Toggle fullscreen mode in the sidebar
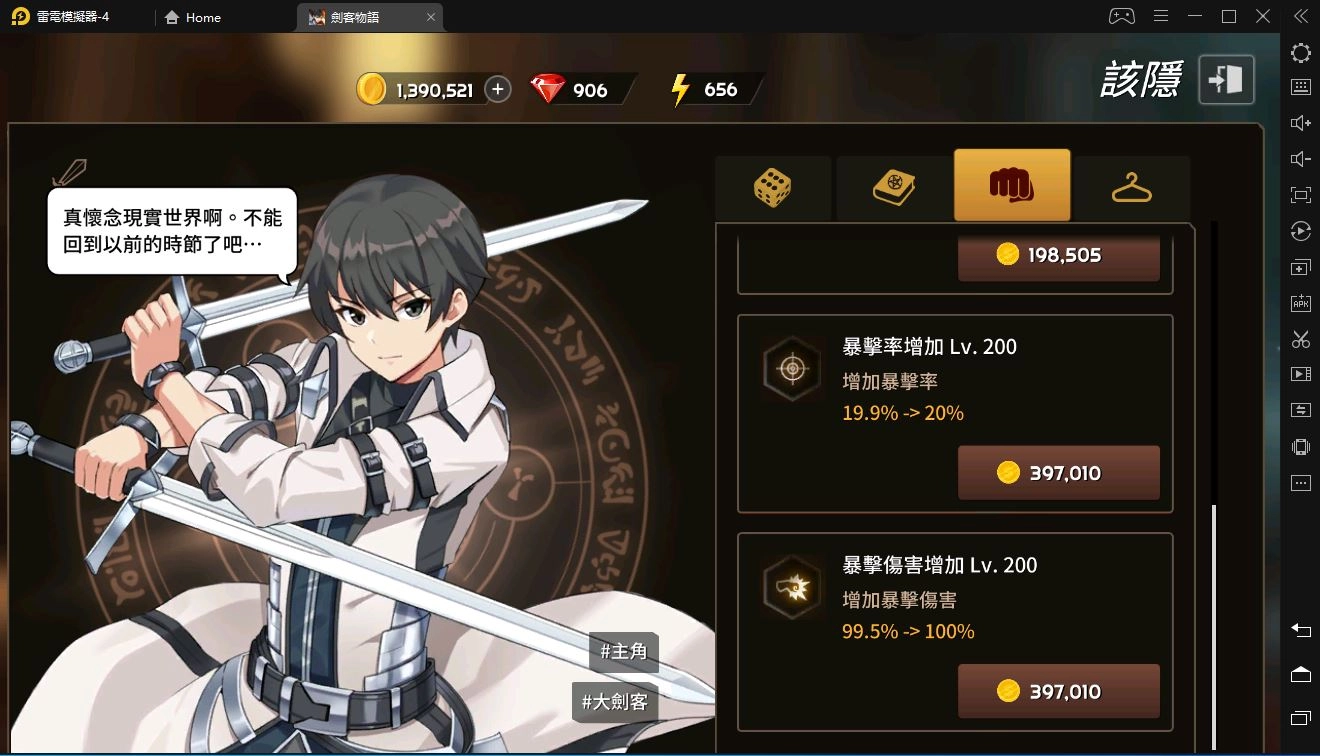The width and height of the screenshot is (1320, 756). pyautogui.click(x=1300, y=194)
